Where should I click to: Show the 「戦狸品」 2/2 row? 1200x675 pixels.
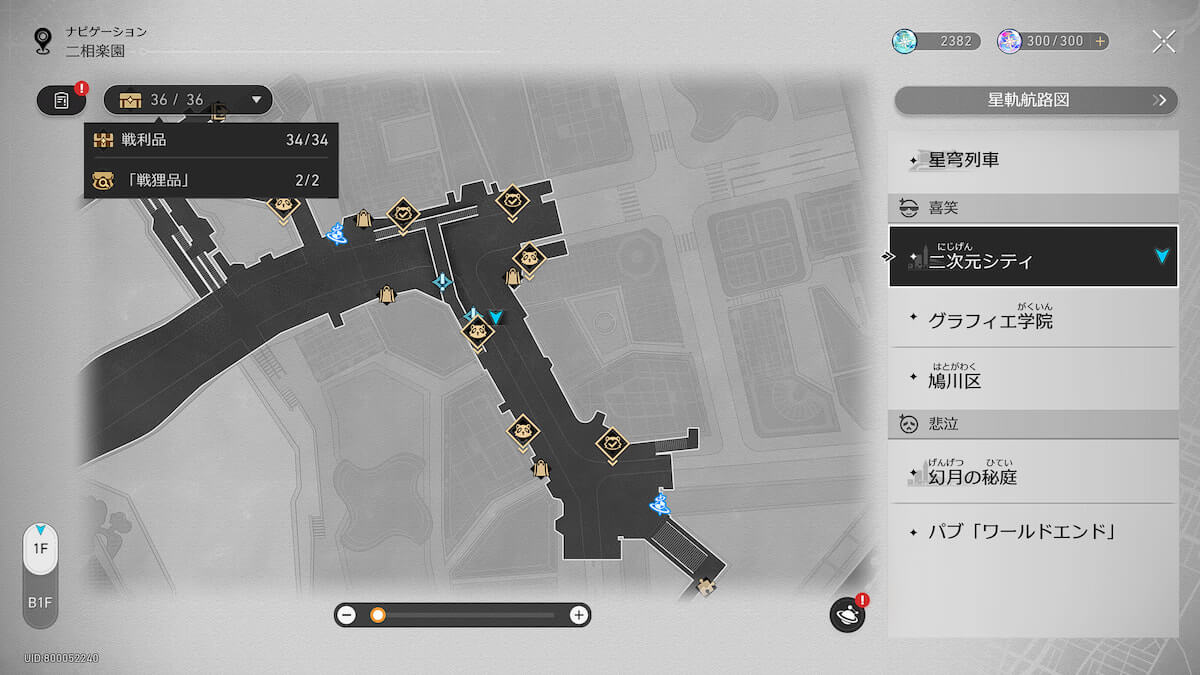pyautogui.click(x=211, y=180)
